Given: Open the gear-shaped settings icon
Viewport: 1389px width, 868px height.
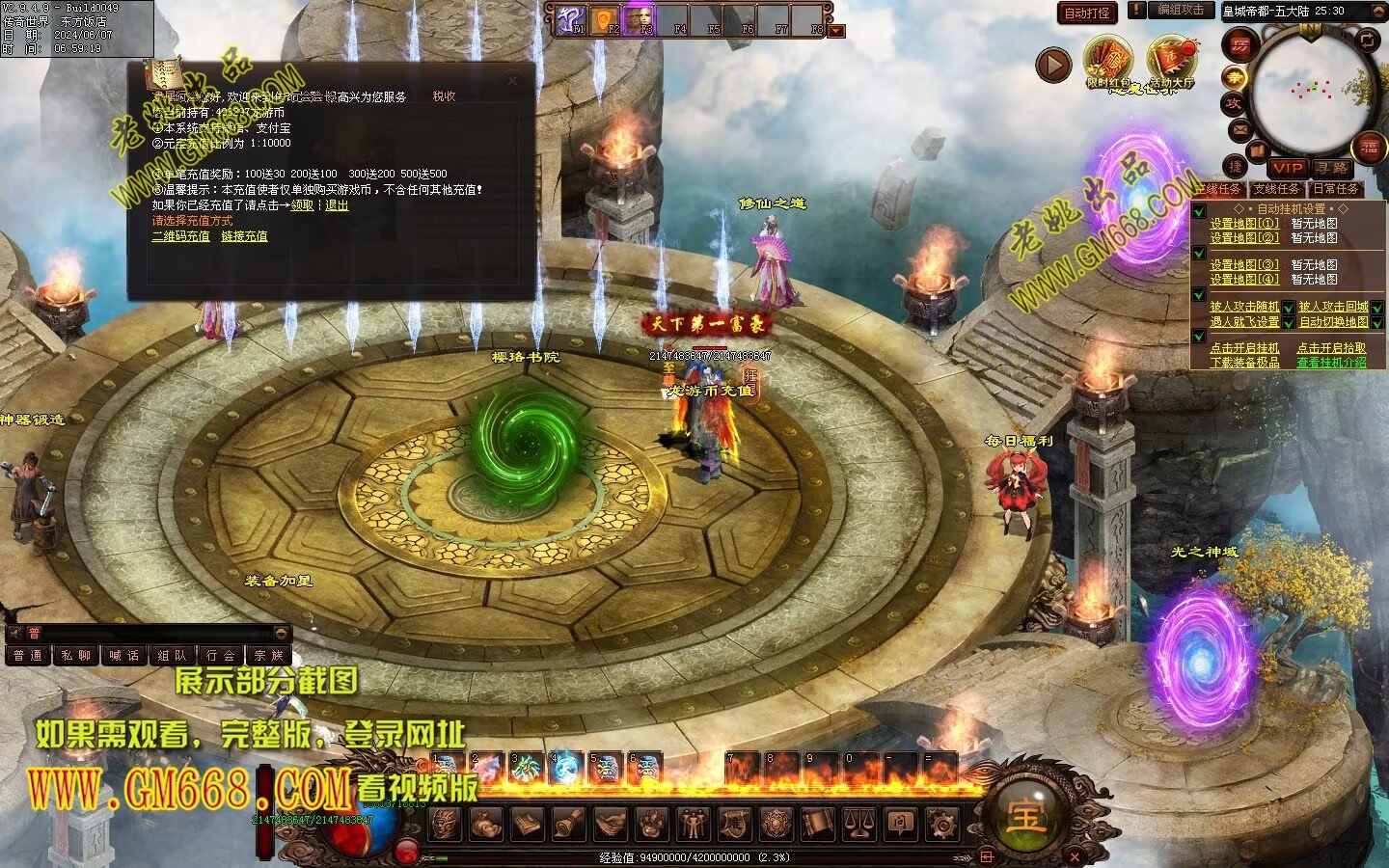Looking at the screenshot, I should tap(941, 824).
